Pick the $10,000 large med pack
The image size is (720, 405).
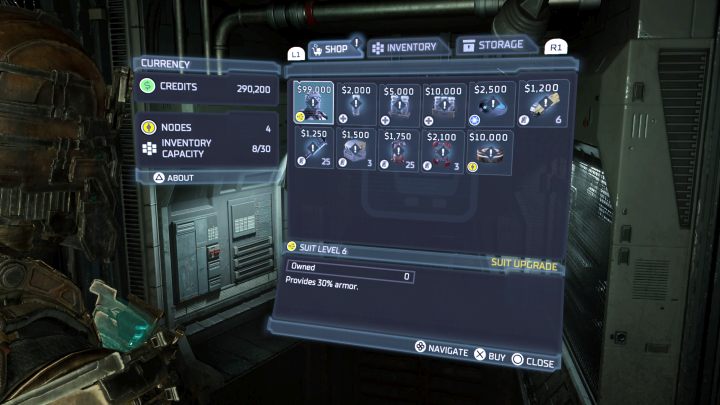click(444, 102)
